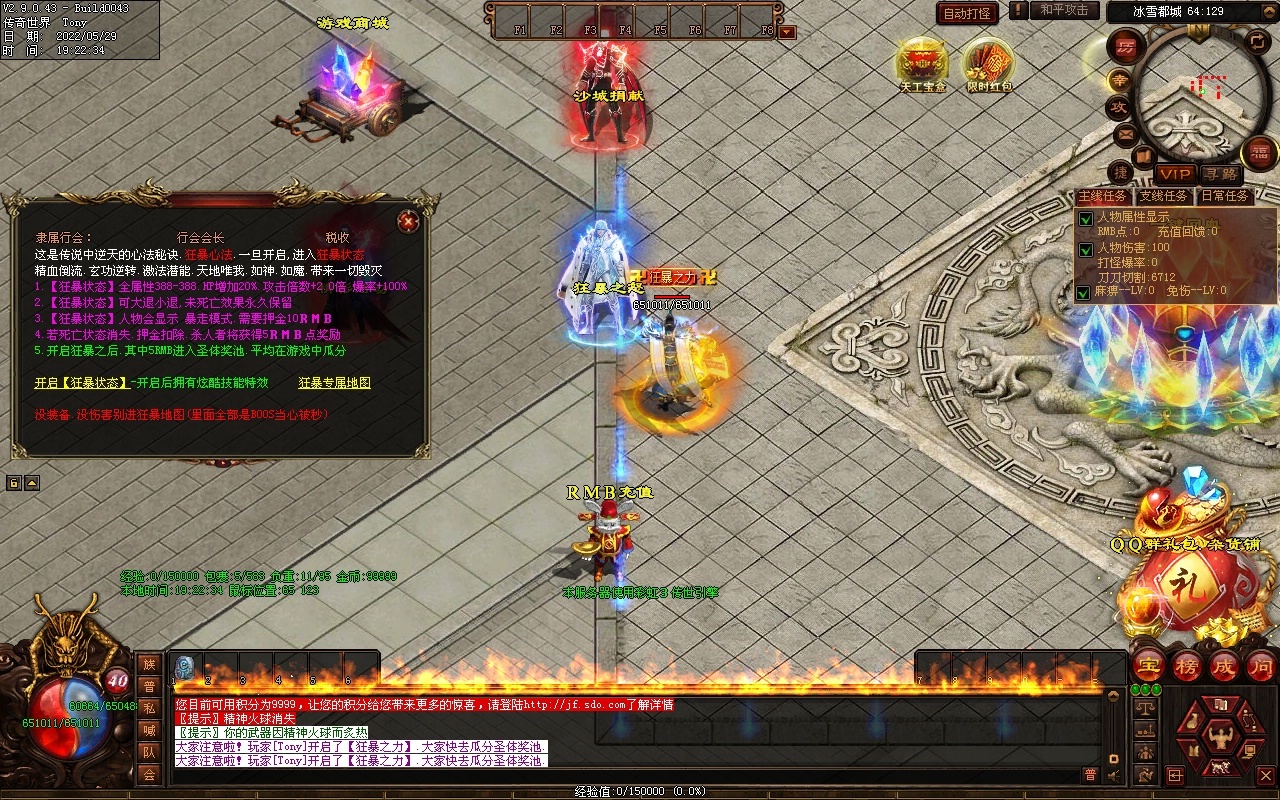Toggle the speaker sound icon near chat
This screenshot has height=800, width=1280.
(1113, 774)
